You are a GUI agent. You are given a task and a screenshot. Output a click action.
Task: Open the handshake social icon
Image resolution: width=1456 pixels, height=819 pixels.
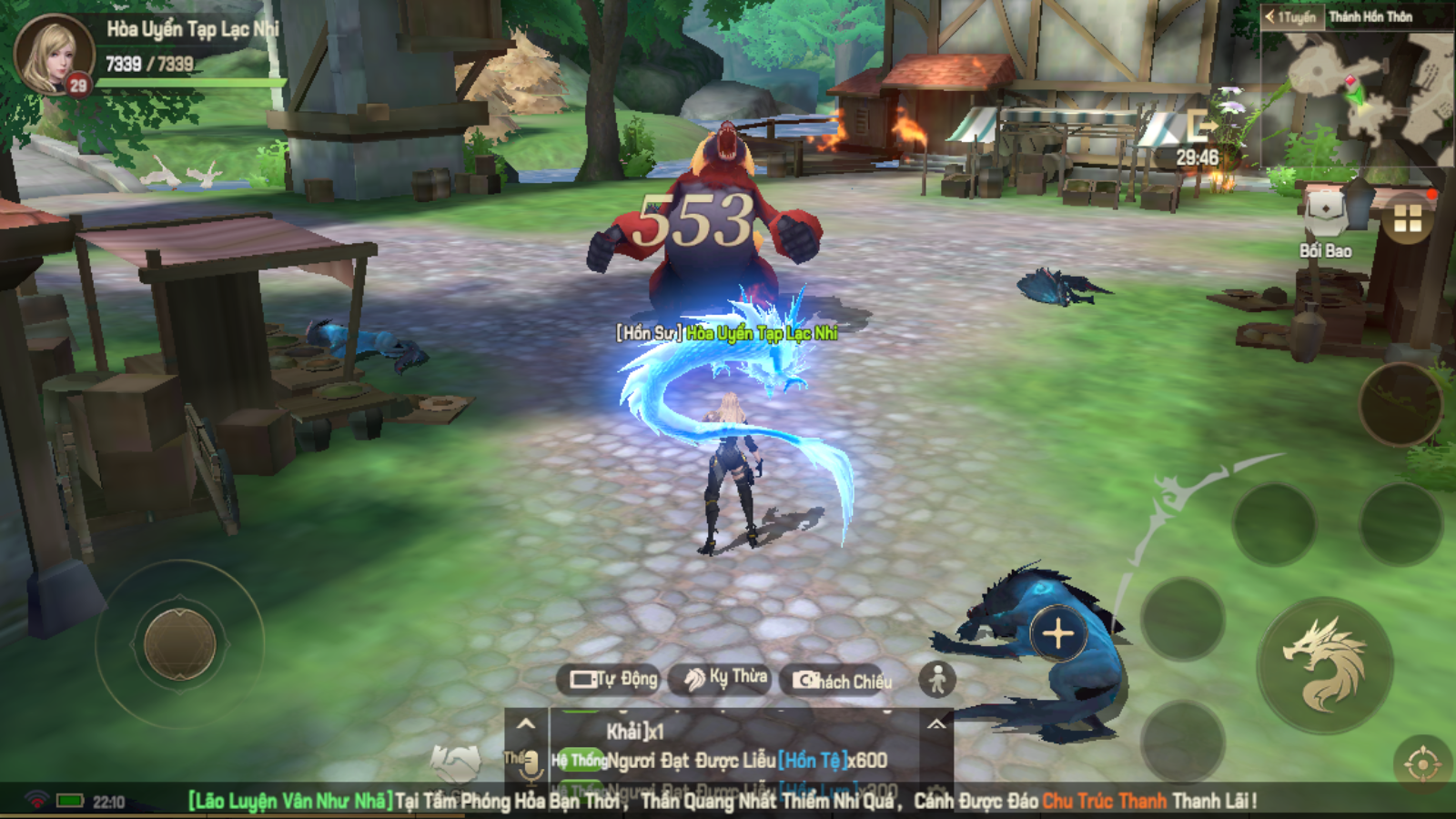pyautogui.click(x=455, y=763)
